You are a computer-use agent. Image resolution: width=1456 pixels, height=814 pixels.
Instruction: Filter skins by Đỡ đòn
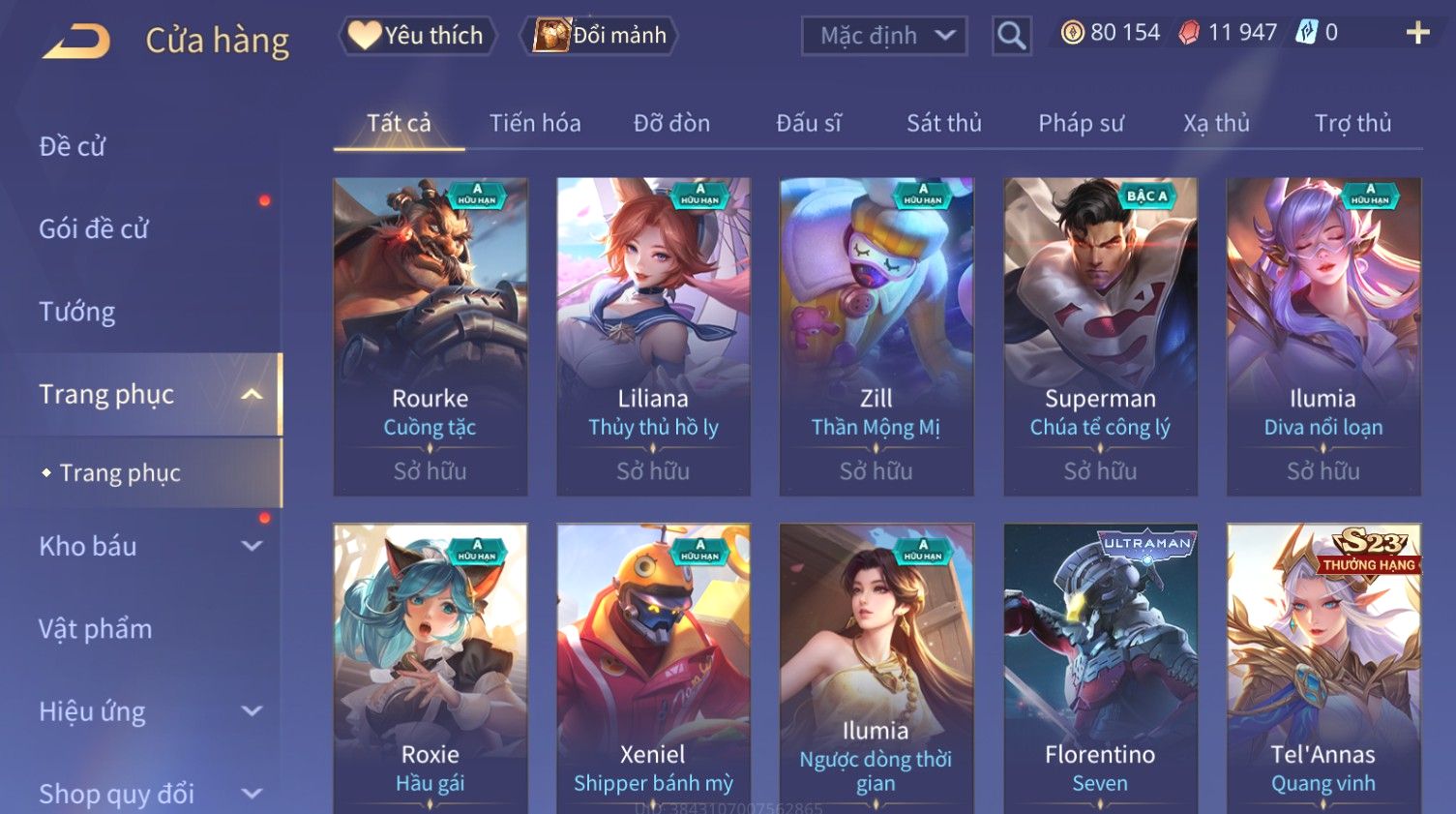pos(671,124)
